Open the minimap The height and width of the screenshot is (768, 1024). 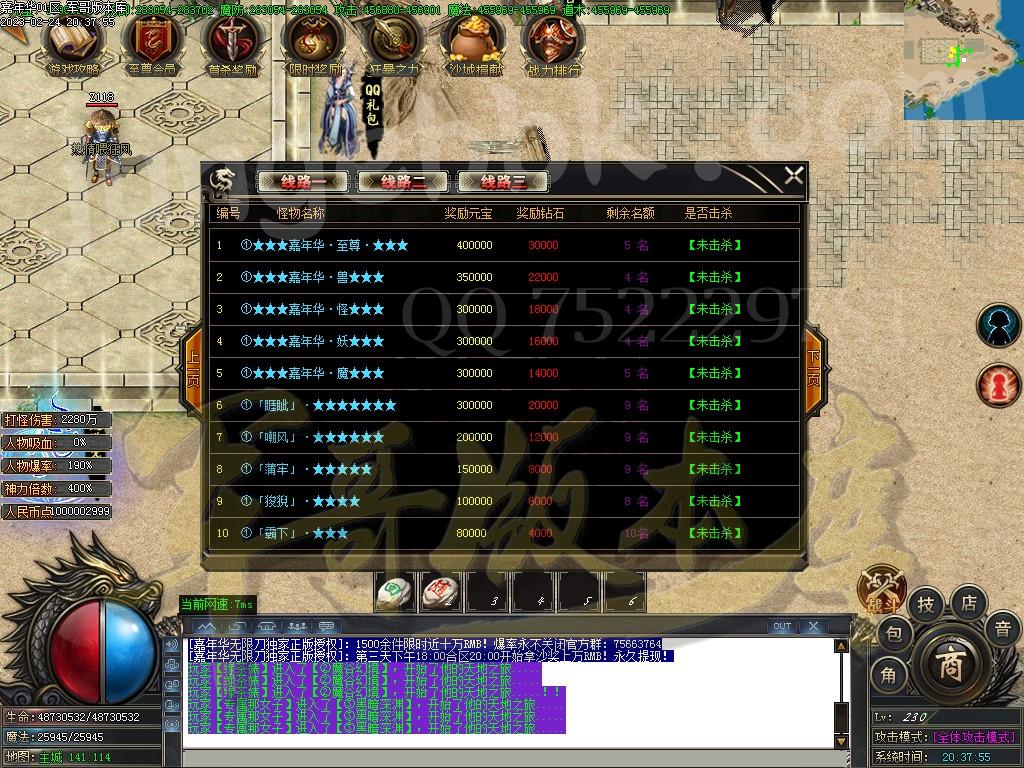pyautogui.click(x=962, y=58)
